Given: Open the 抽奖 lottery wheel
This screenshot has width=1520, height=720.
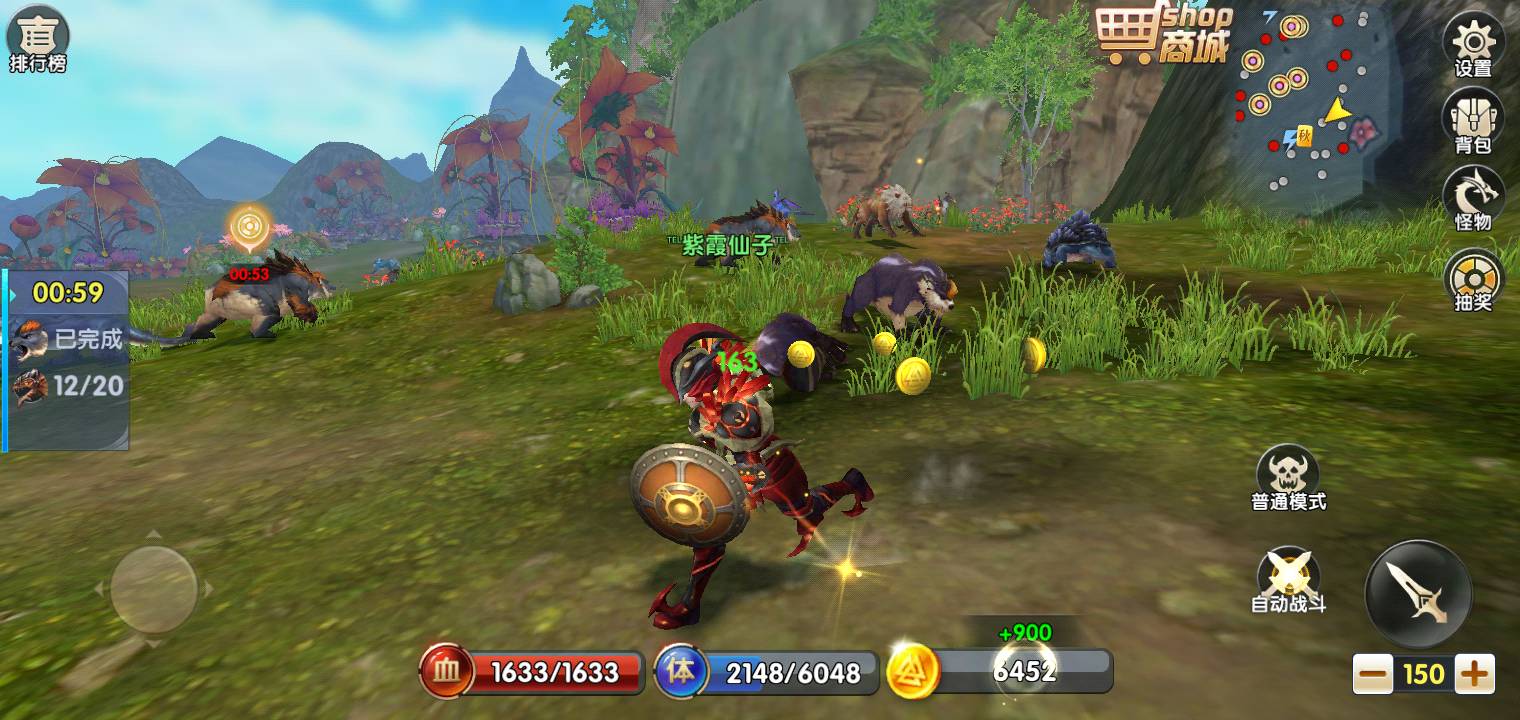Looking at the screenshot, I should pos(1473,278).
